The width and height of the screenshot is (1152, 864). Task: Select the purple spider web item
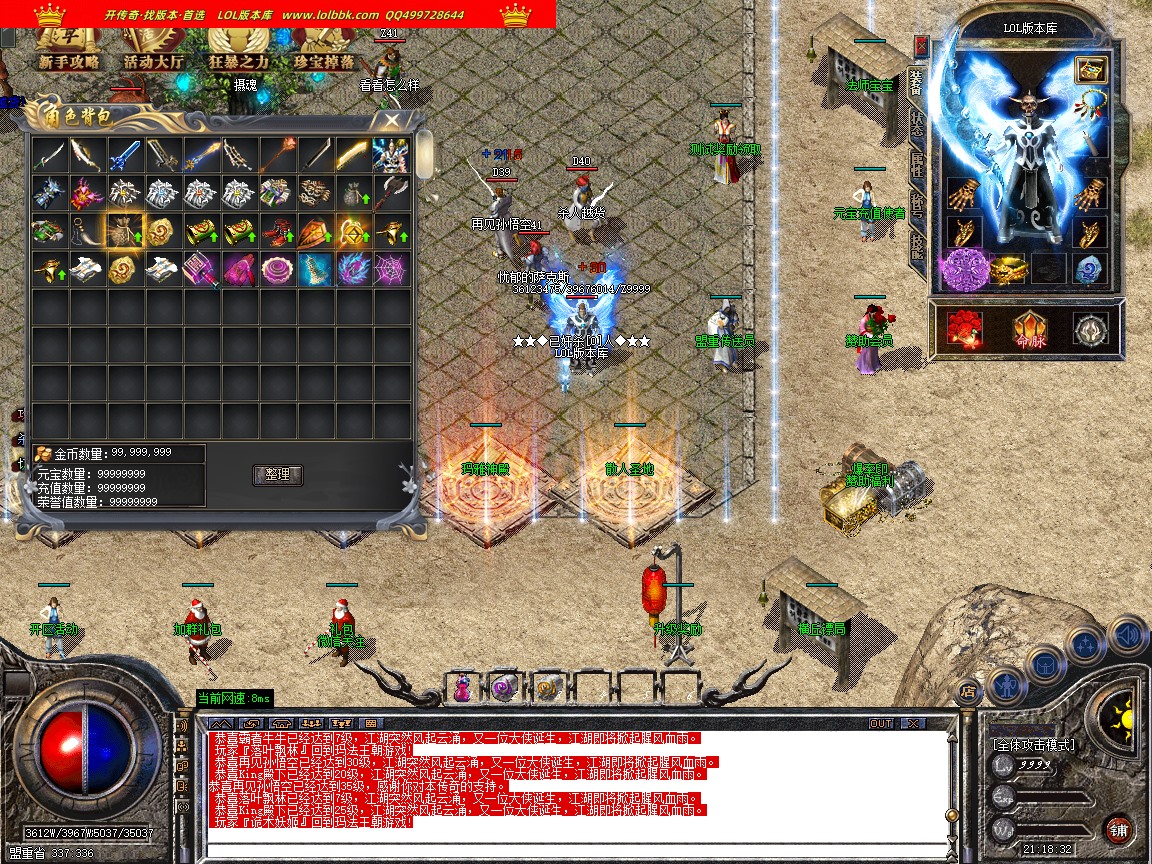(x=390, y=268)
